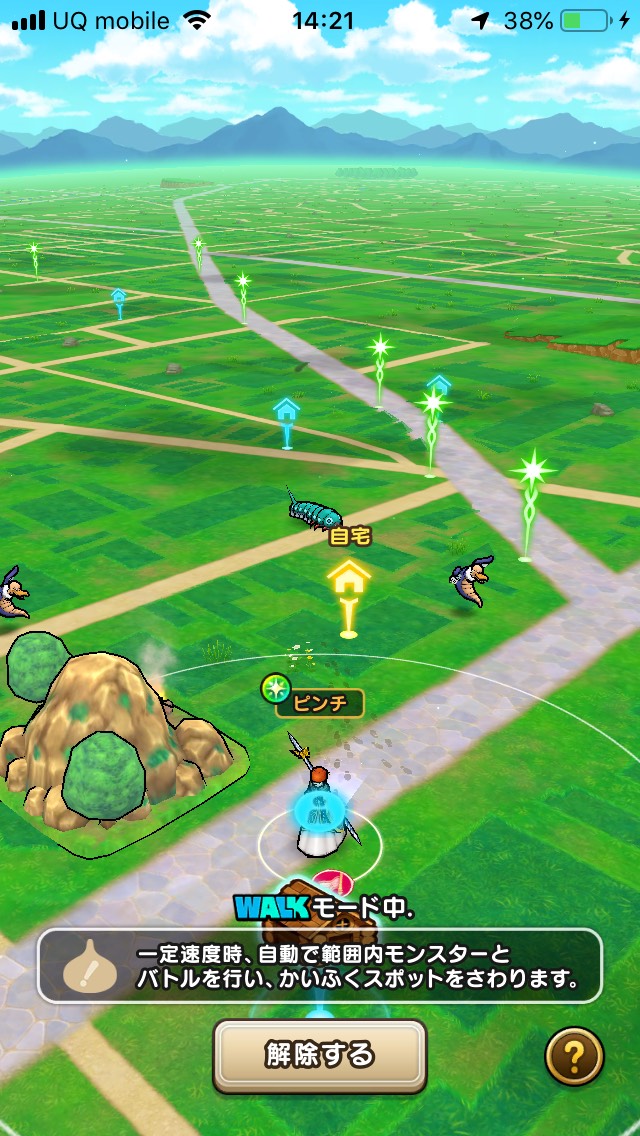Open the question mark help button
Image resolution: width=640 pixels, height=1136 pixels.
(574, 1056)
